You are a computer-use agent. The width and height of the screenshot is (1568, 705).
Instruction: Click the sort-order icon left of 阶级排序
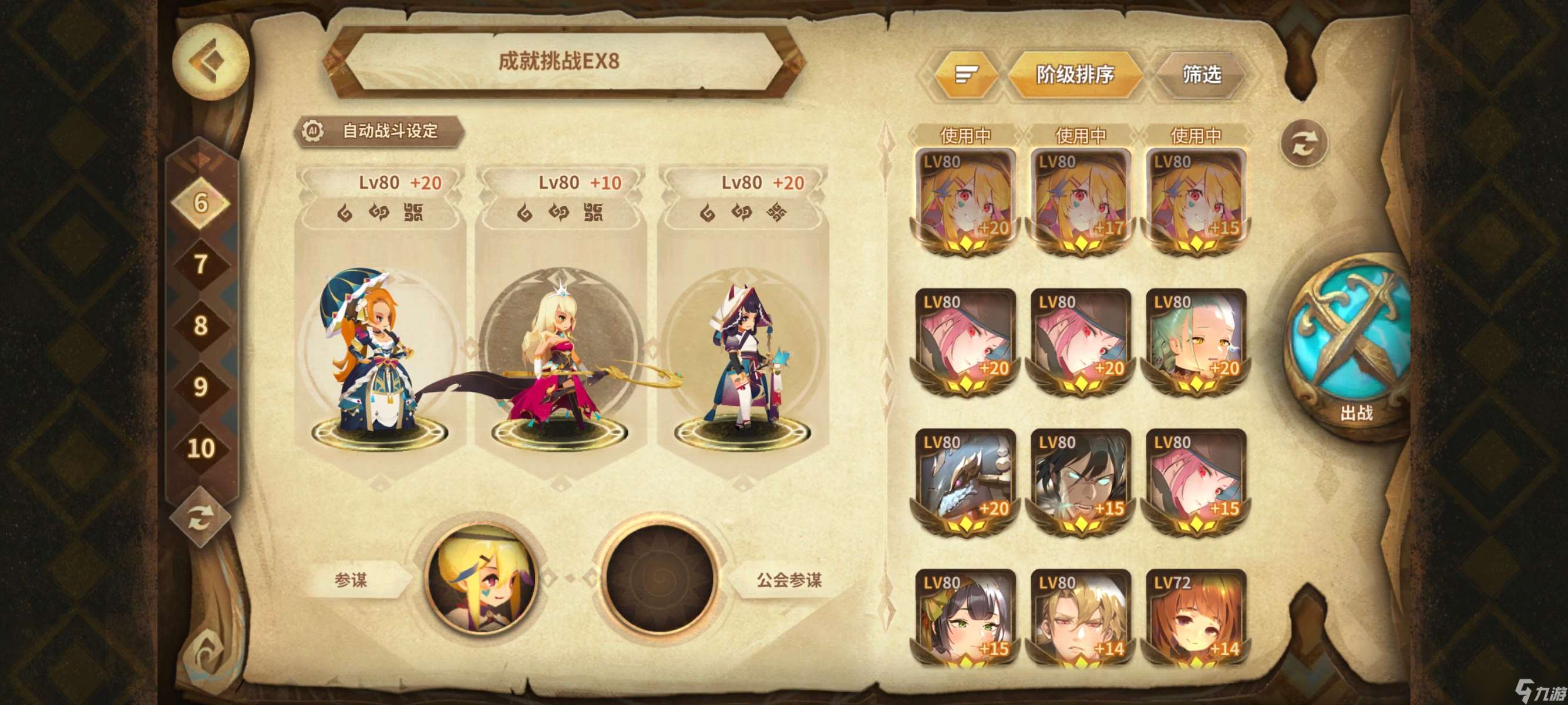click(967, 74)
